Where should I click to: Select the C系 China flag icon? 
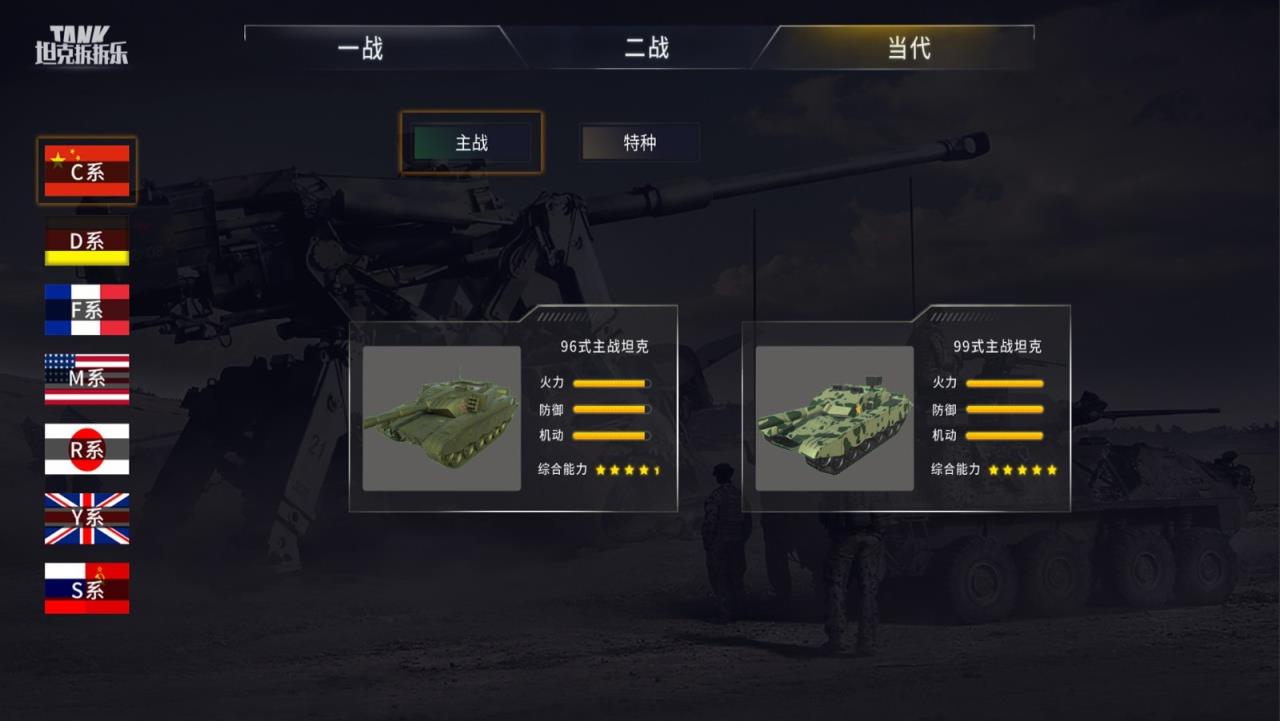click(x=86, y=170)
